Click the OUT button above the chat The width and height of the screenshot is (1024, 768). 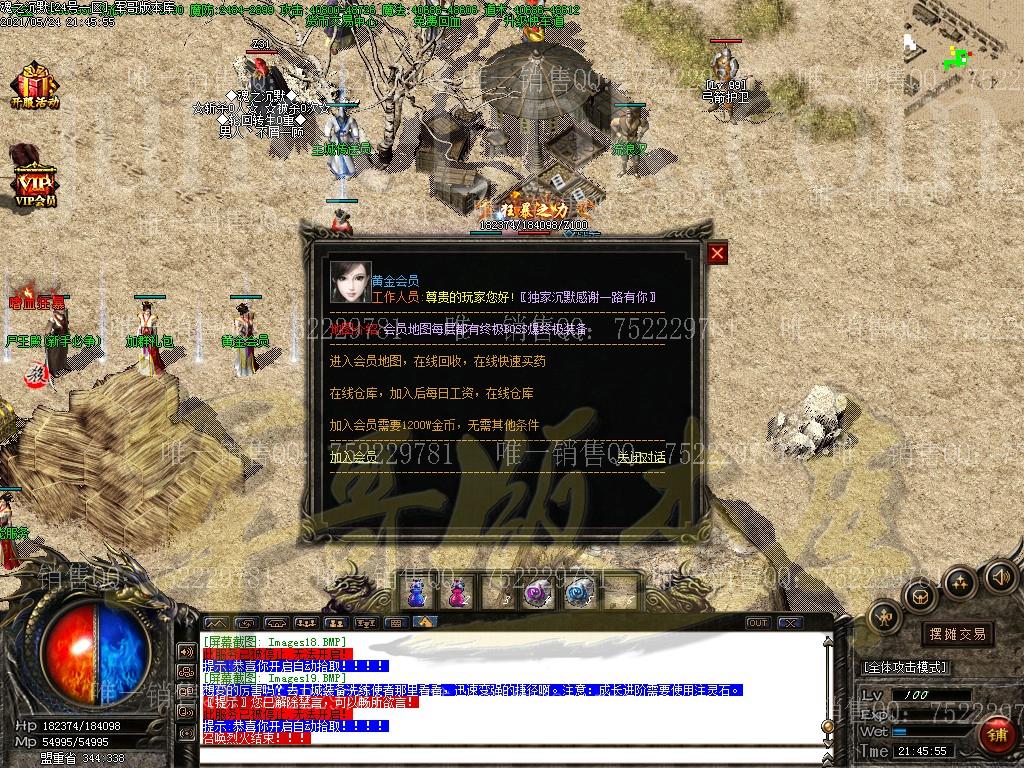tap(758, 623)
